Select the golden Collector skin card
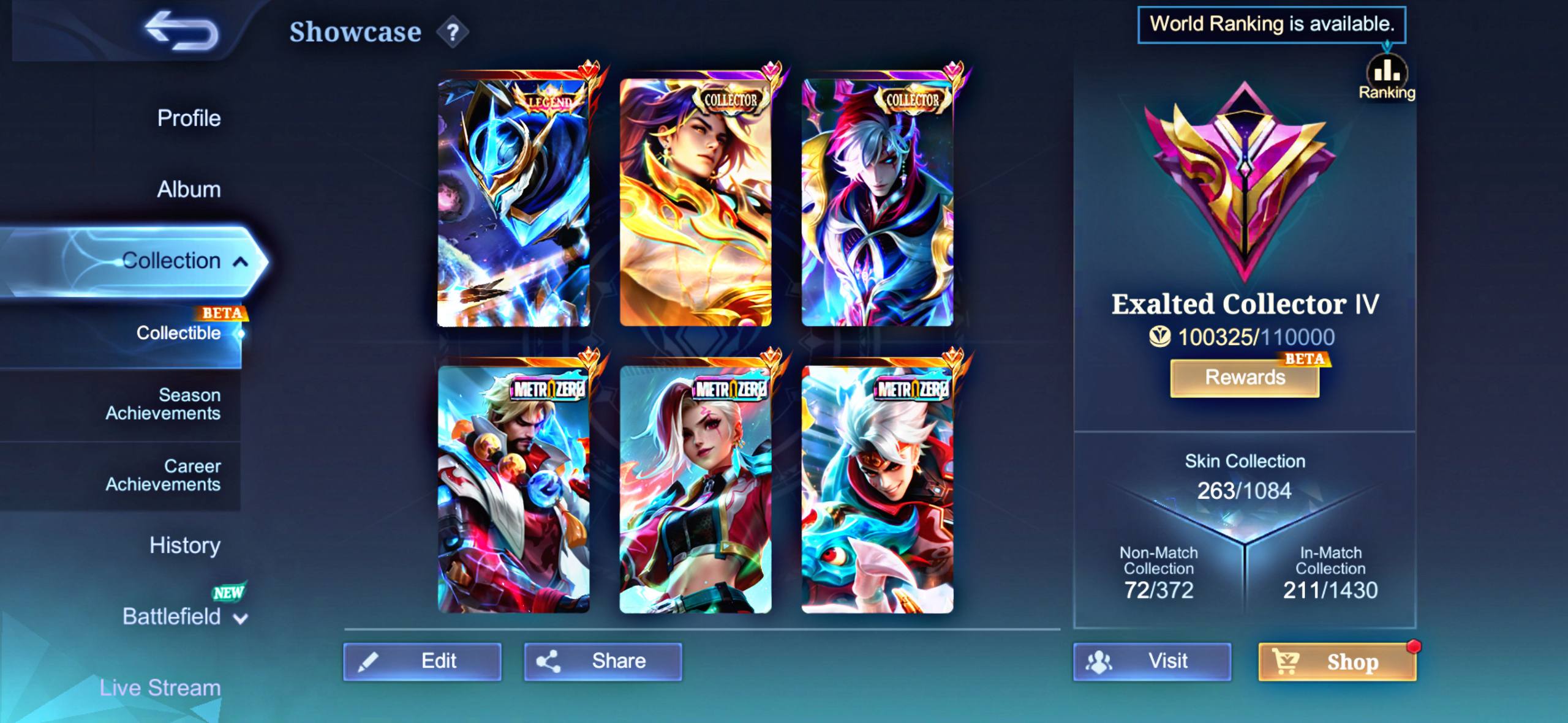The height and width of the screenshot is (723, 1568). (695, 202)
